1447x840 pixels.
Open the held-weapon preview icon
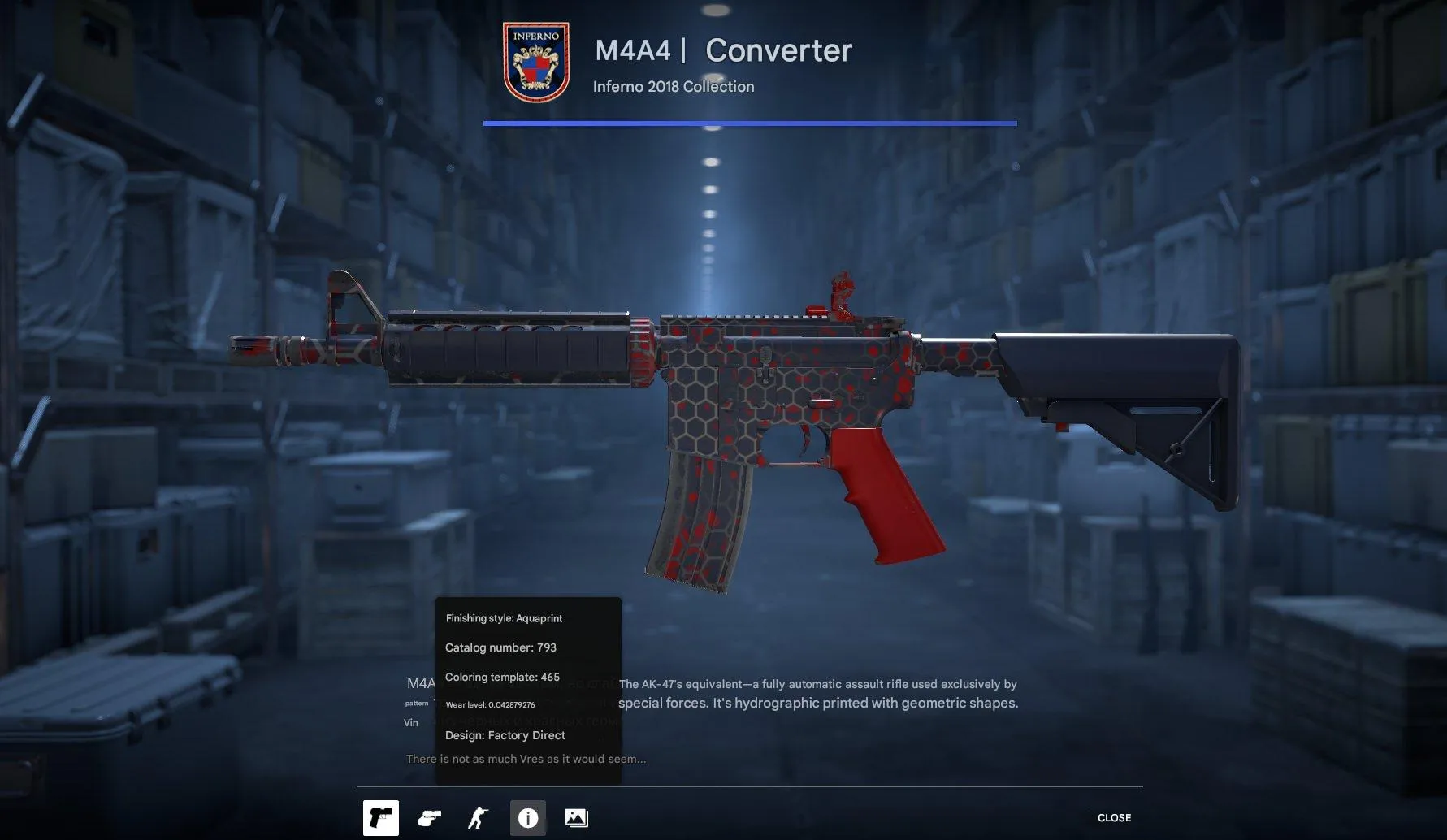[430, 818]
